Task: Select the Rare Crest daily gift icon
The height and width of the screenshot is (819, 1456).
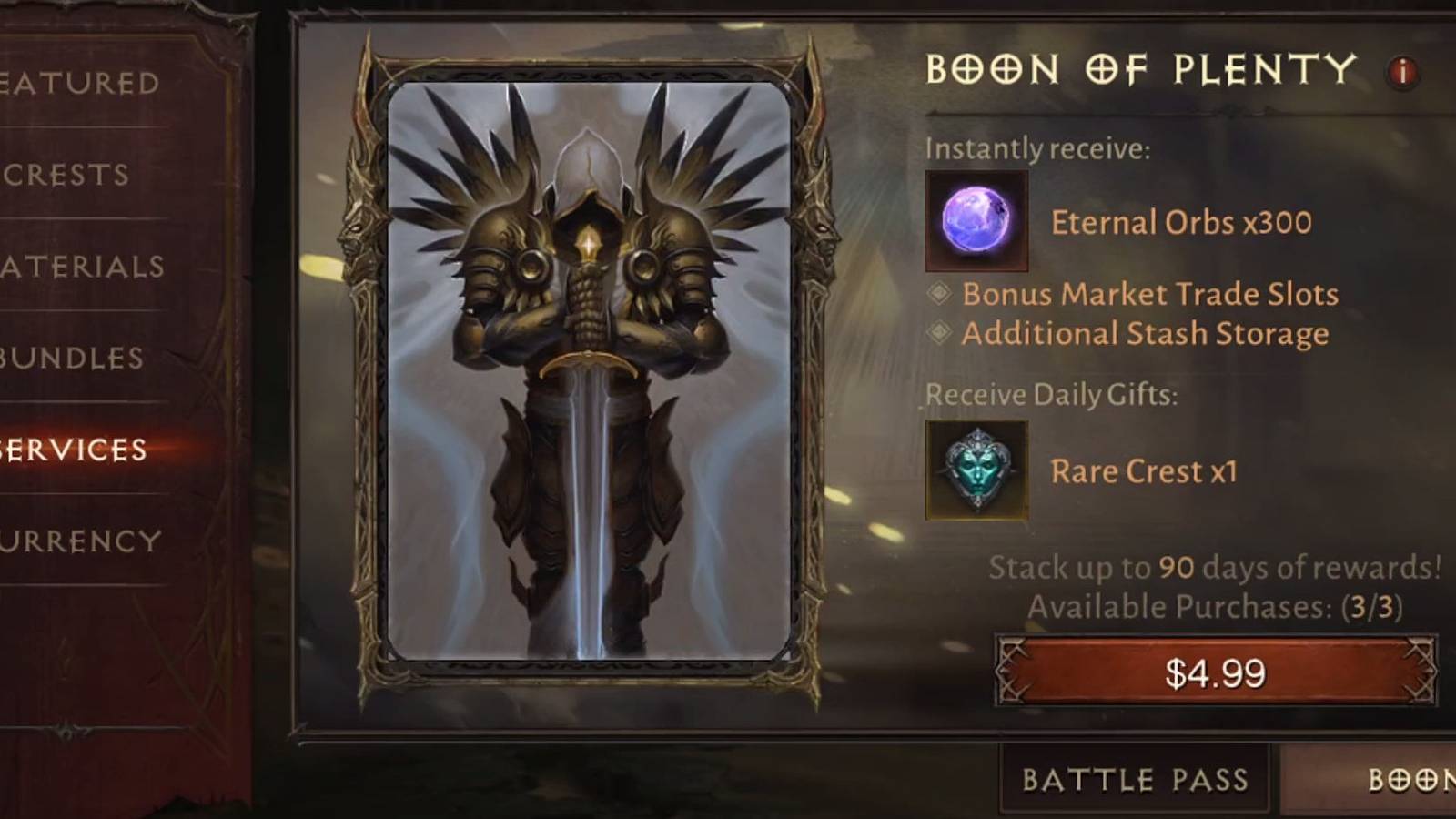Action: tap(976, 471)
